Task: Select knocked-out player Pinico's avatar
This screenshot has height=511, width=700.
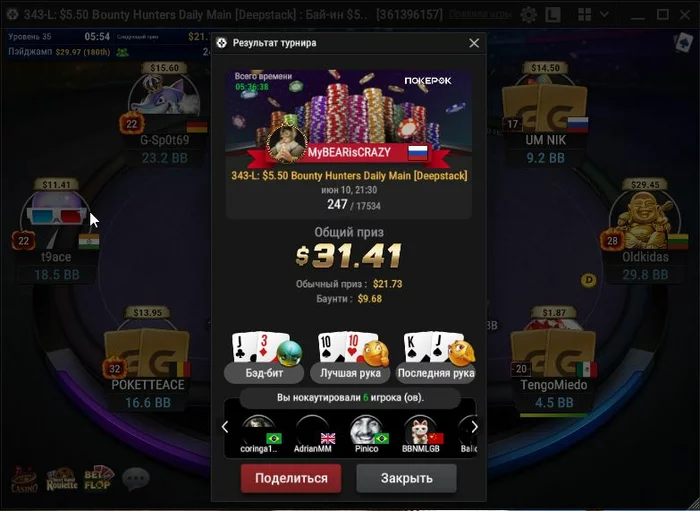Action: pos(366,431)
